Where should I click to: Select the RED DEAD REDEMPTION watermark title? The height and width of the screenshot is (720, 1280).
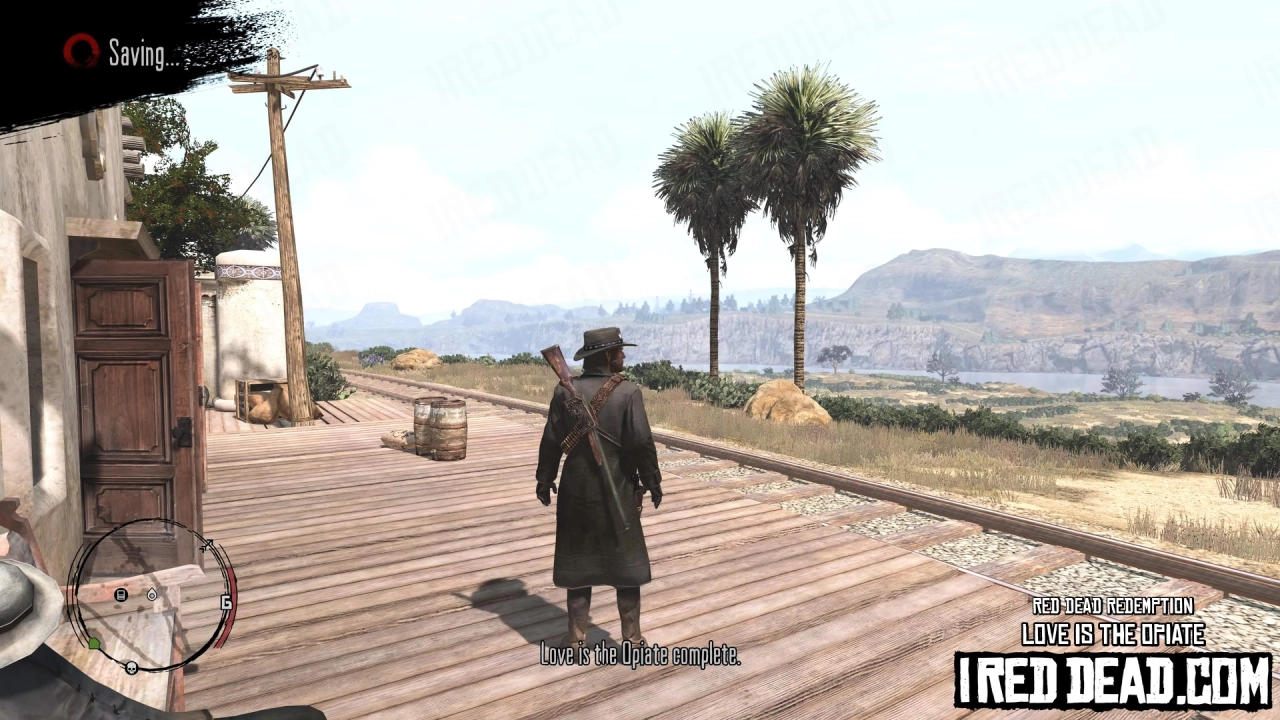pyautogui.click(x=1113, y=605)
